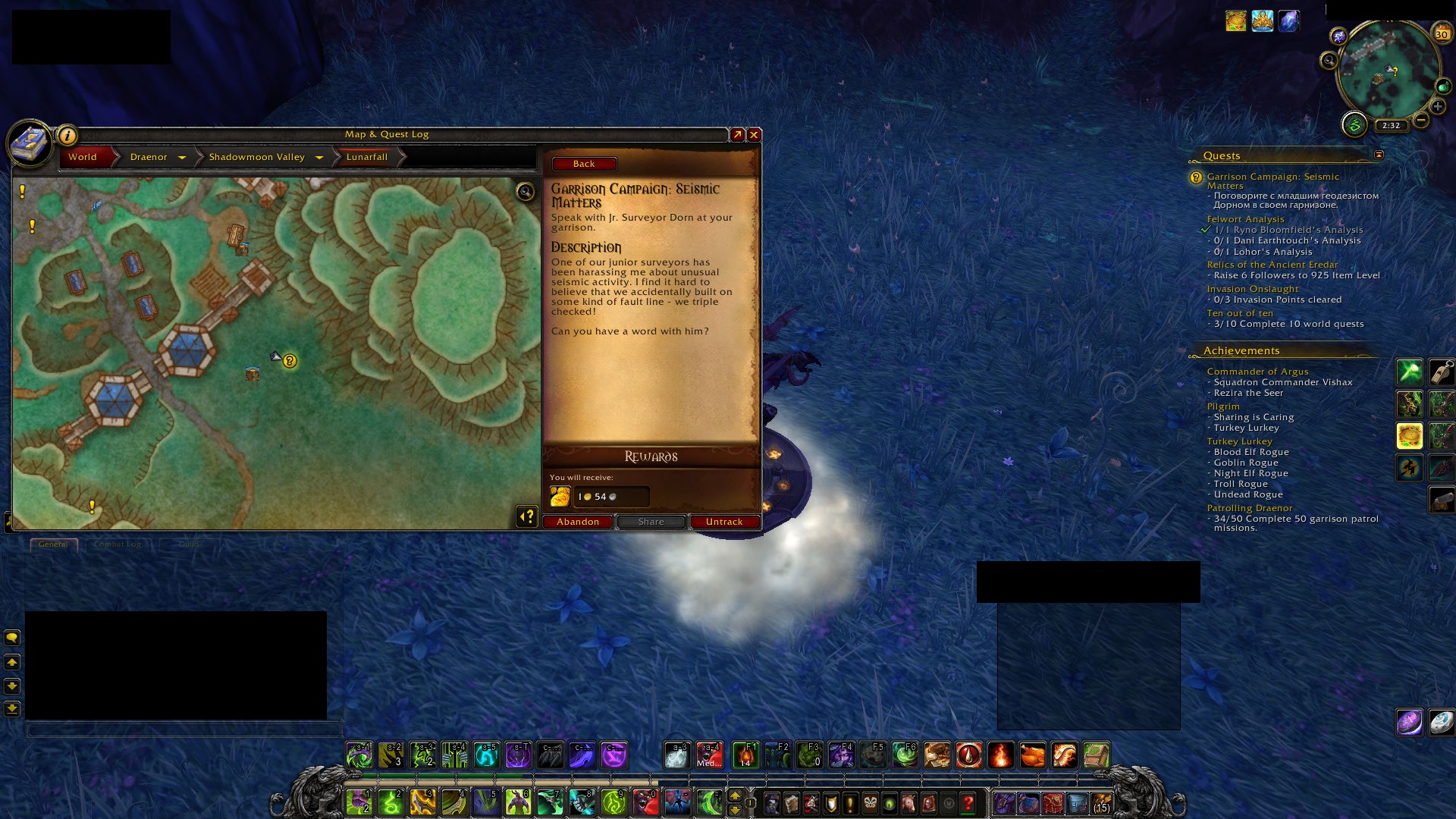Select Felwort Analysis in the quest tracker
1456x819 pixels.
click(1245, 219)
